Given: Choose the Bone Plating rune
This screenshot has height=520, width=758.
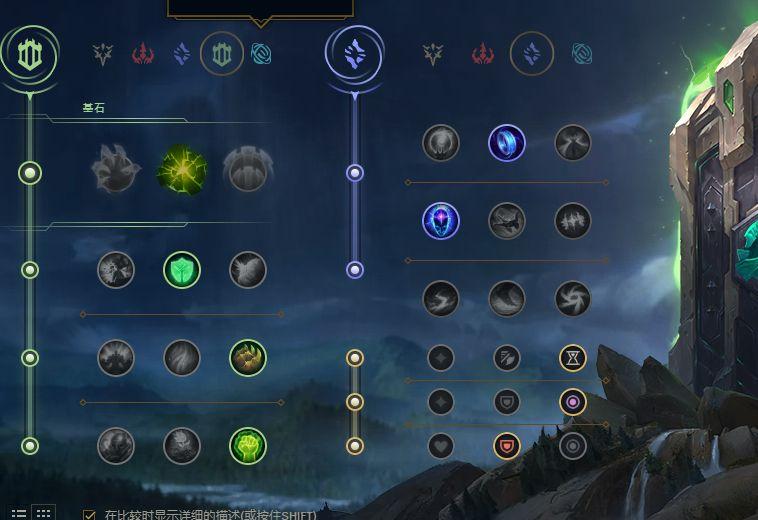Looking at the screenshot, I should [x=247, y=358].
